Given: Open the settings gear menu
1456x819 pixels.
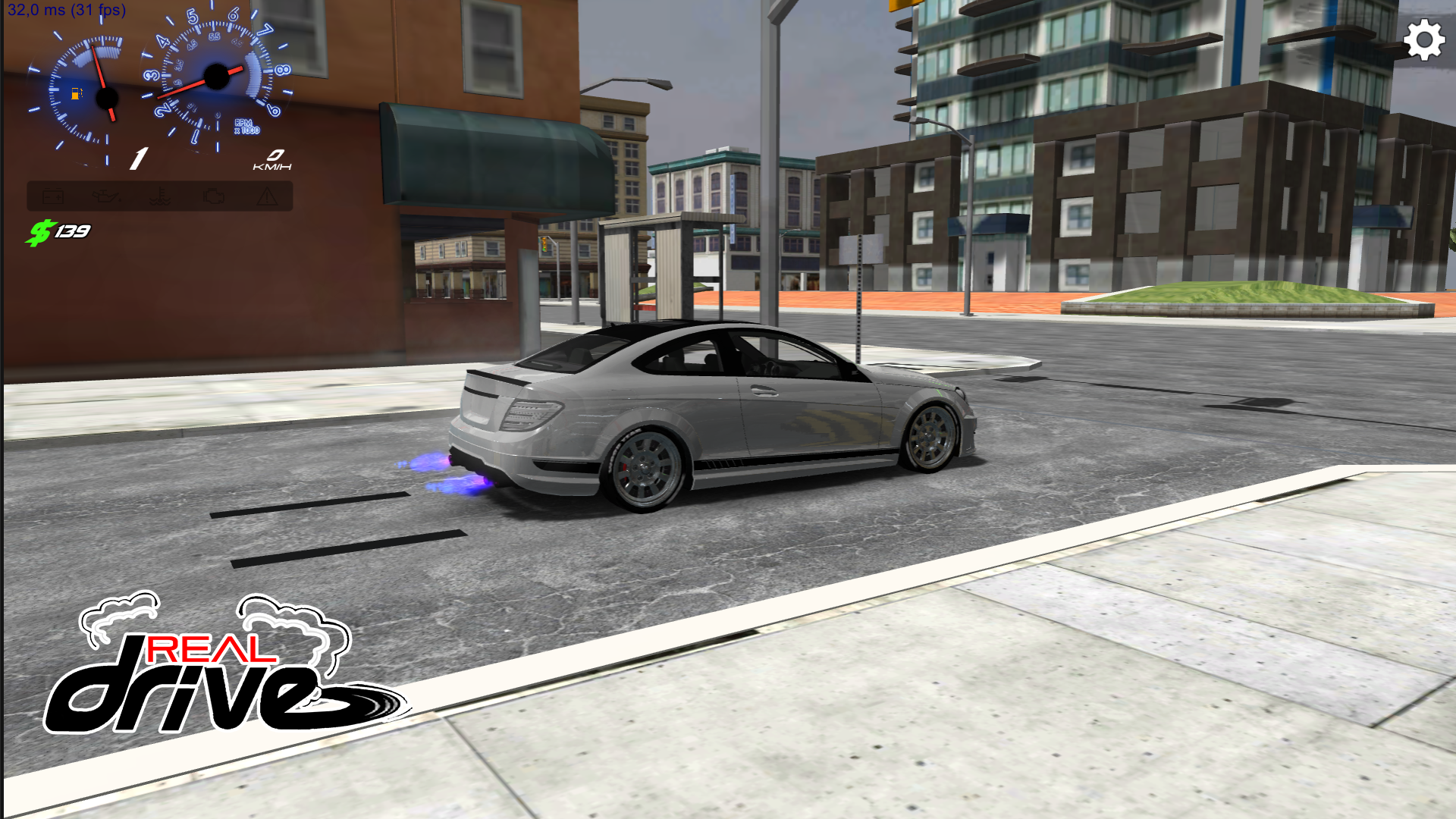Looking at the screenshot, I should click(1423, 39).
